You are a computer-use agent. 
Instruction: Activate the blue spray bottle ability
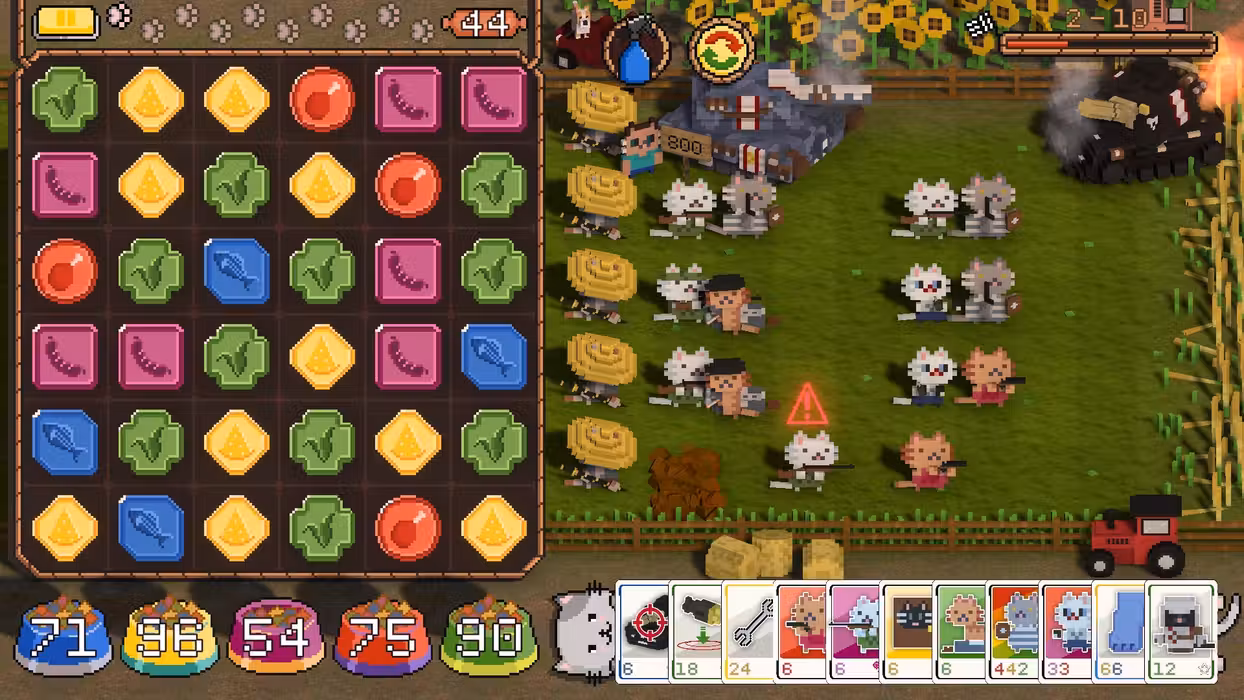pos(637,51)
